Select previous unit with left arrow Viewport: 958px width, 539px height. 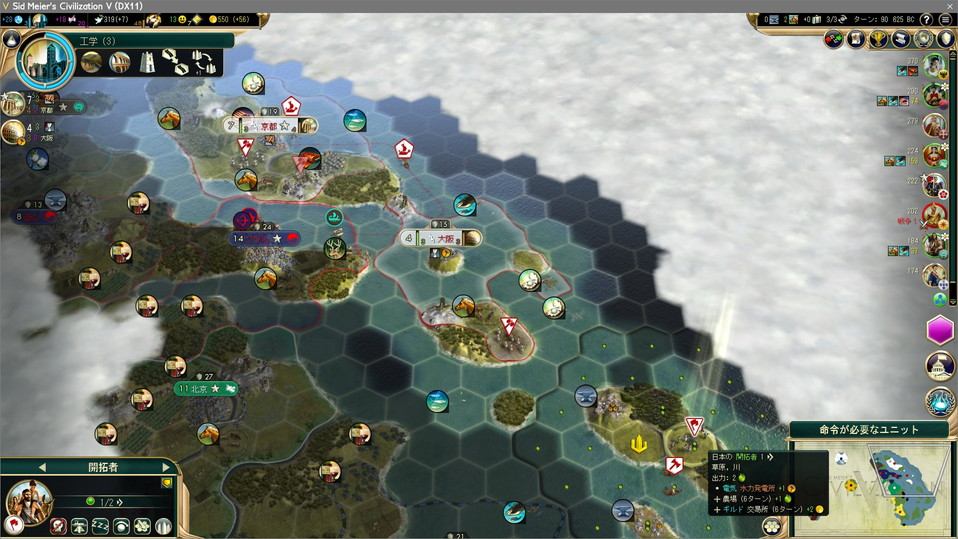pyautogui.click(x=42, y=466)
